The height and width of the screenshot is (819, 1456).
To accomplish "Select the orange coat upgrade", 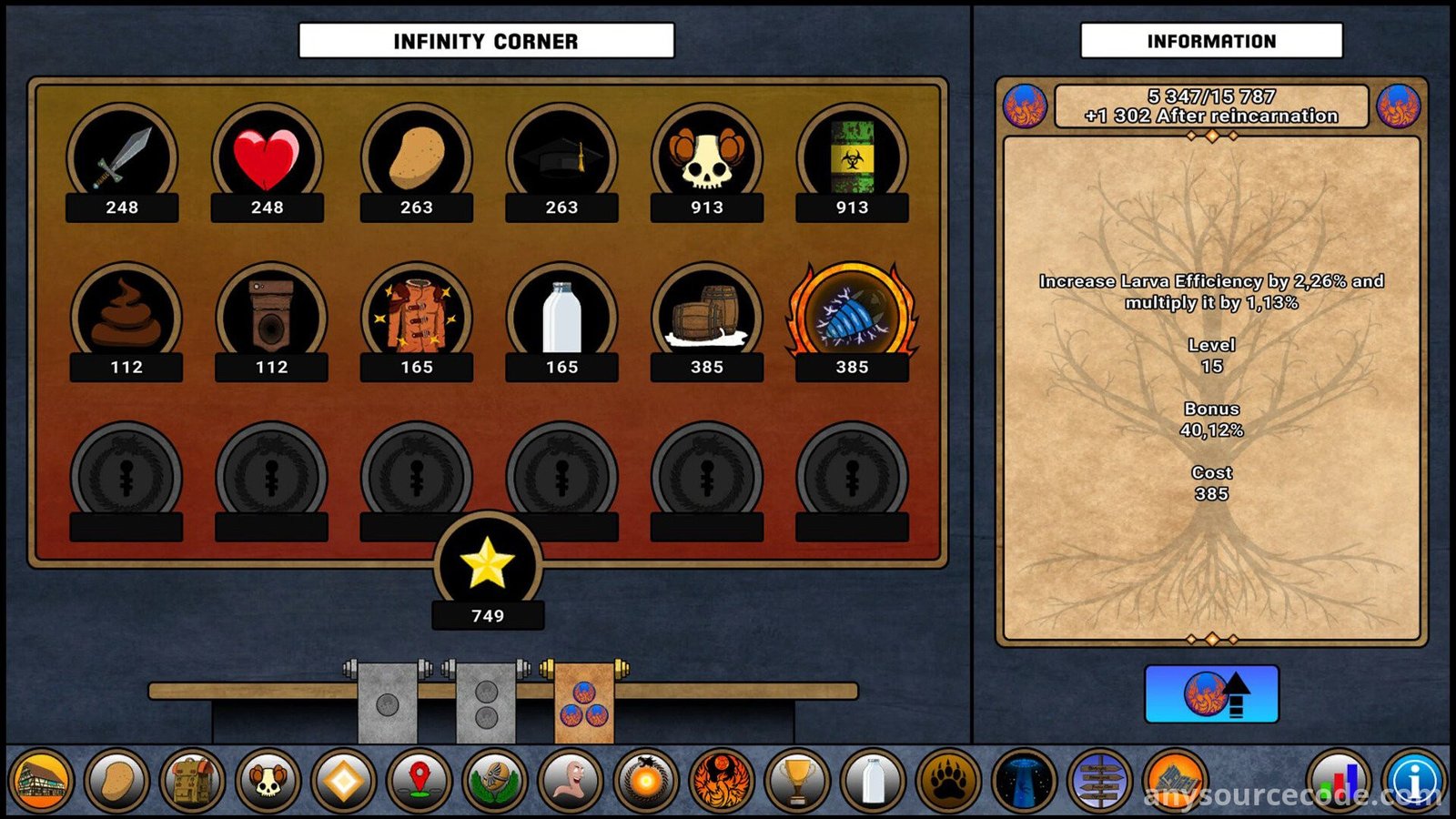I will 417,318.
